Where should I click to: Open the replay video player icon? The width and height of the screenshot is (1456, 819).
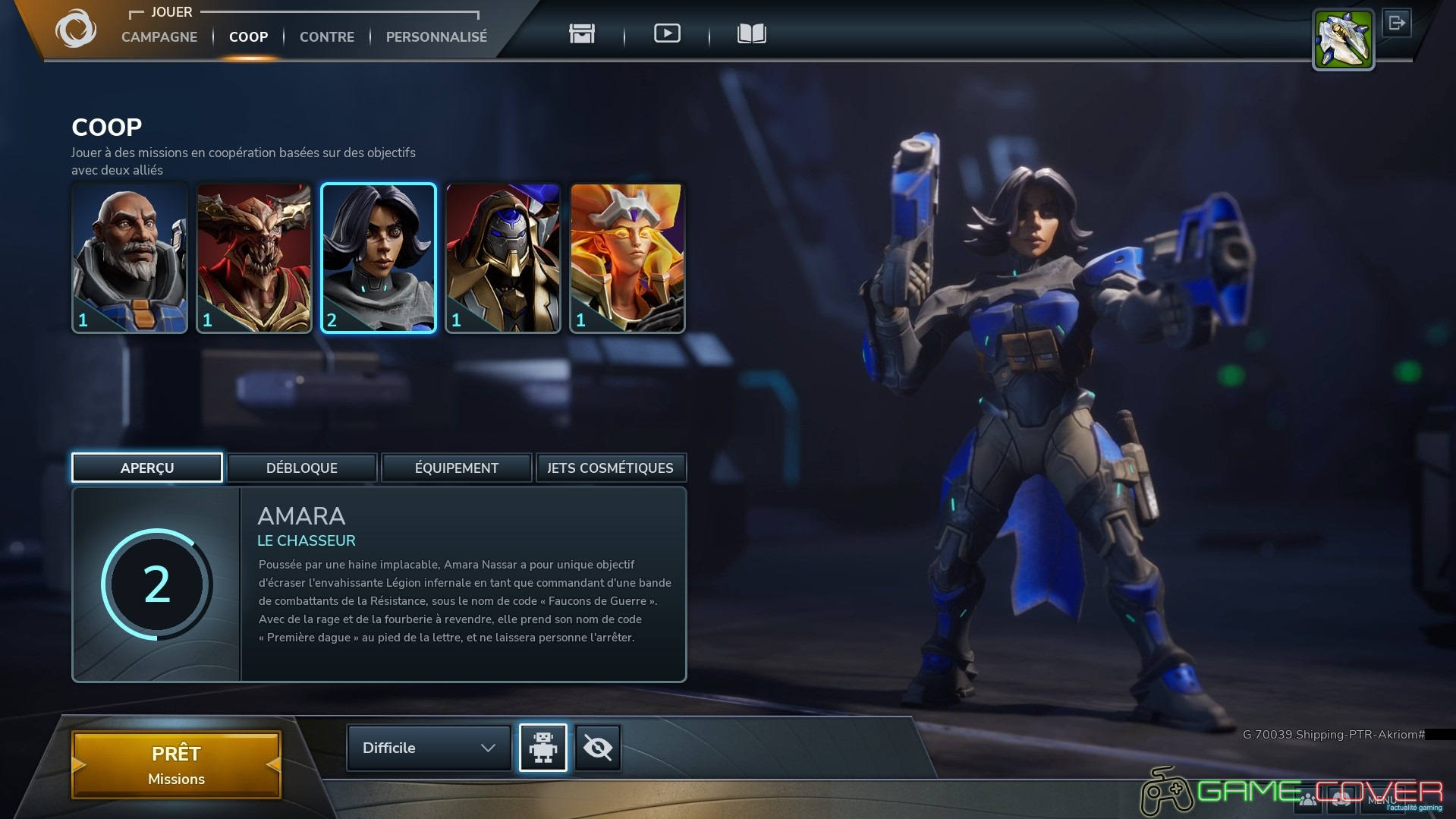click(667, 33)
